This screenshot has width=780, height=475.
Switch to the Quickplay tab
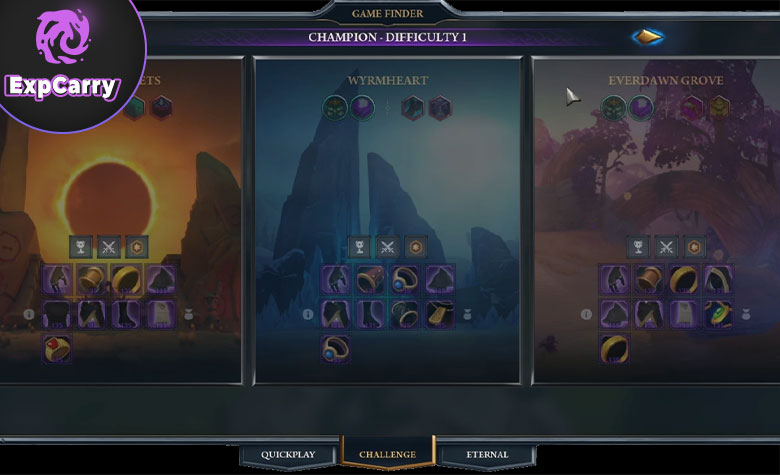coord(288,454)
